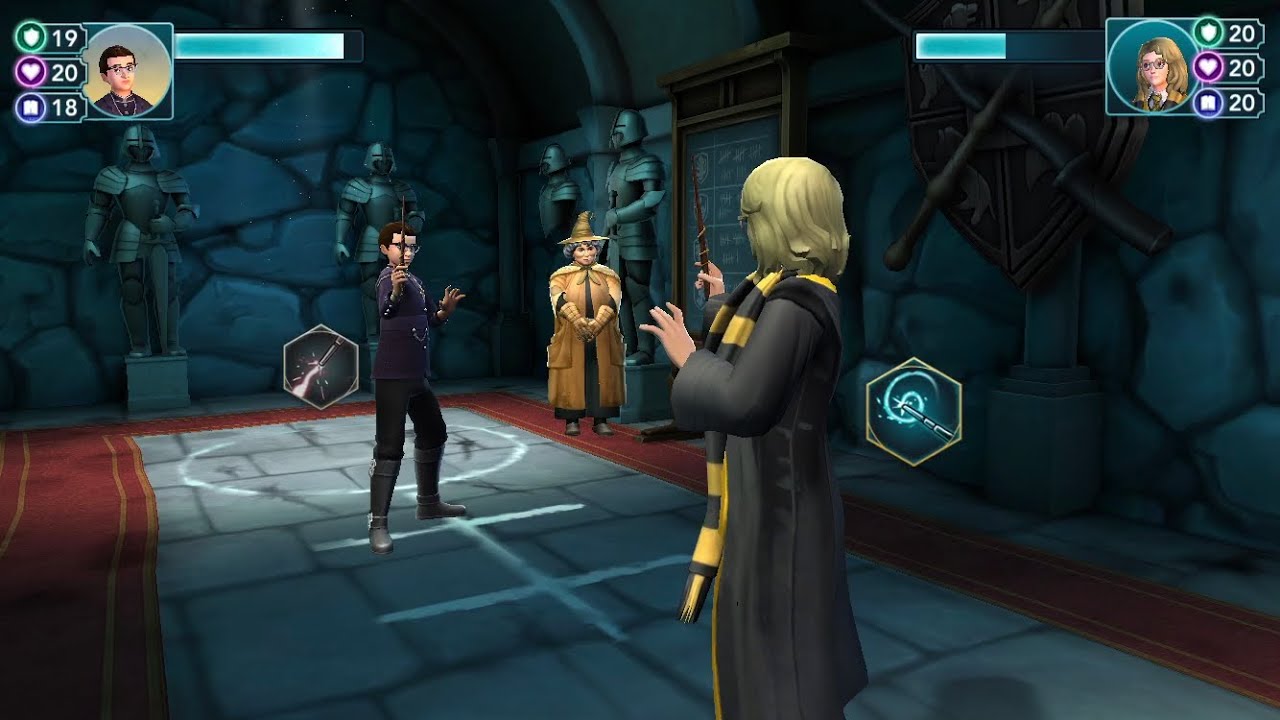
Task: Tap the swirling blue wand spell hexagon
Action: [x=913, y=411]
